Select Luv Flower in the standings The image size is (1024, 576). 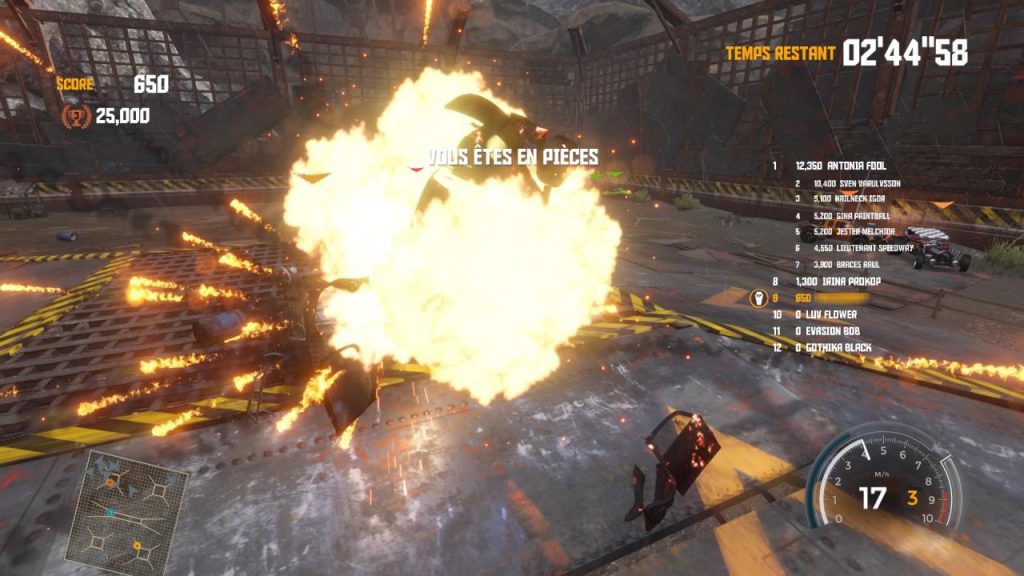(826, 314)
